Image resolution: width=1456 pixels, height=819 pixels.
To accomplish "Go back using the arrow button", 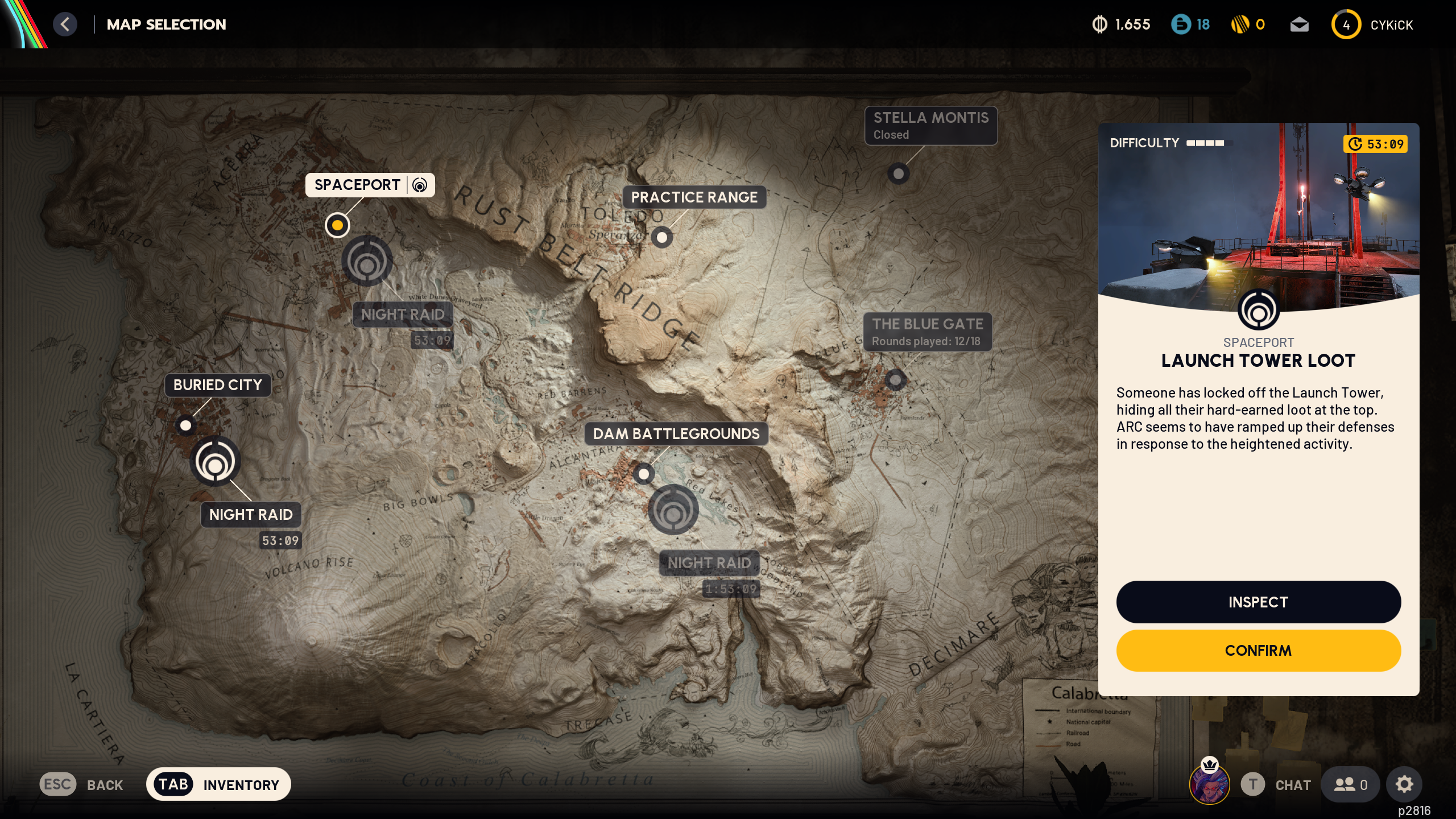I will 65,24.
